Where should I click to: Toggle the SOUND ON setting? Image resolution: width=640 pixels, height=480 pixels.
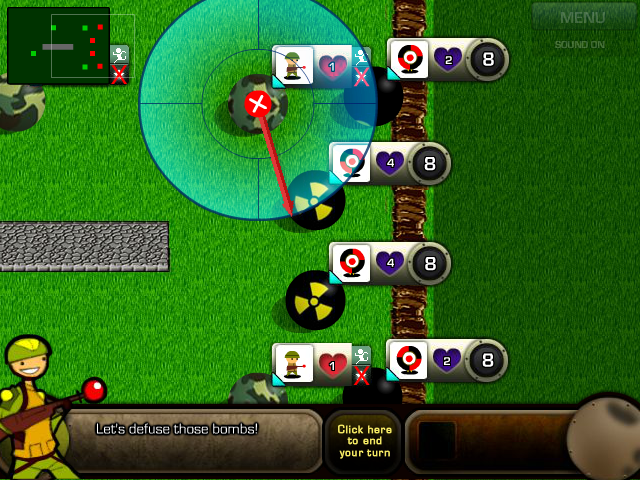pos(580,44)
